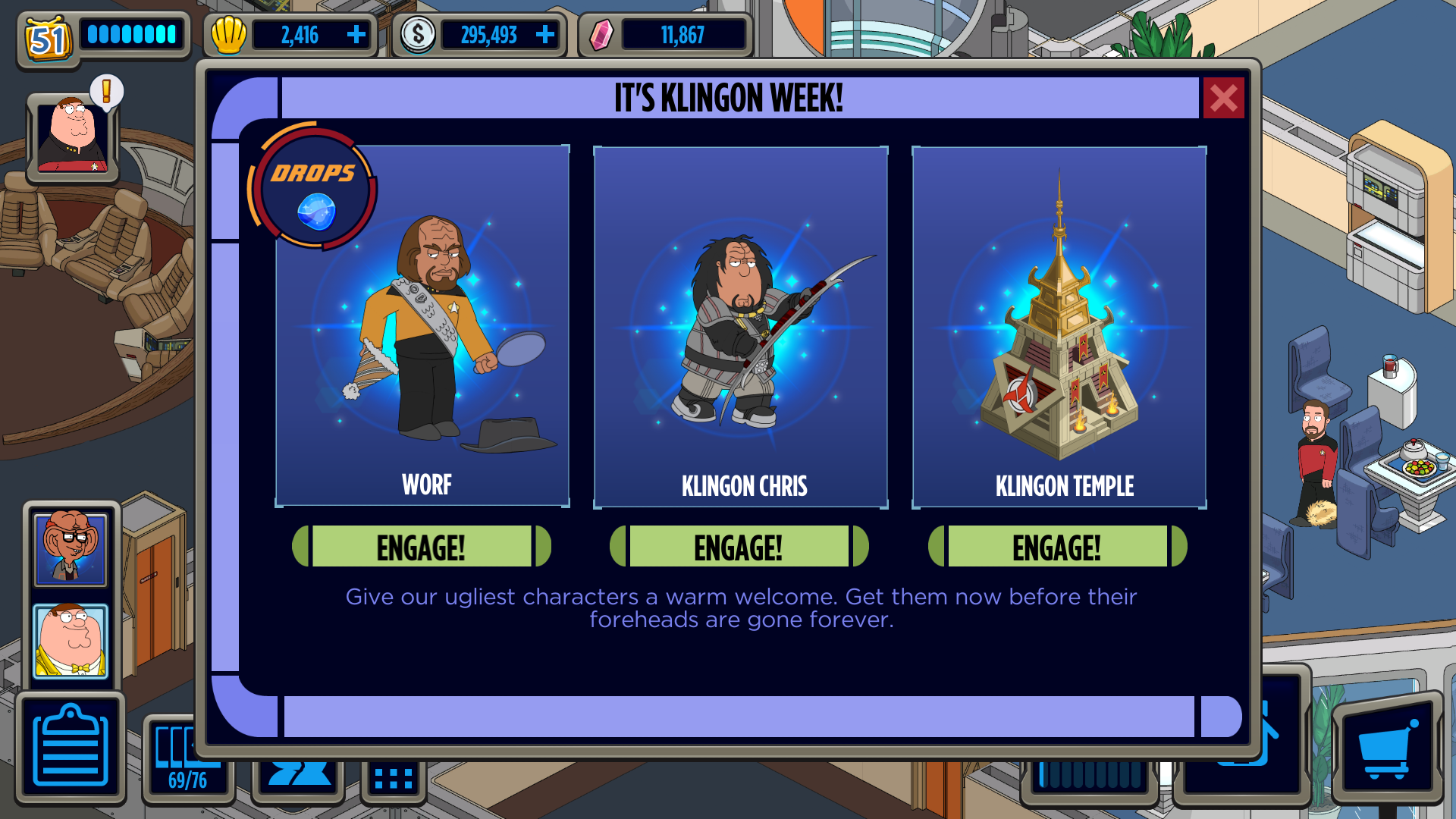
Task: Click the Drops badge on Worf
Action: pos(314,188)
